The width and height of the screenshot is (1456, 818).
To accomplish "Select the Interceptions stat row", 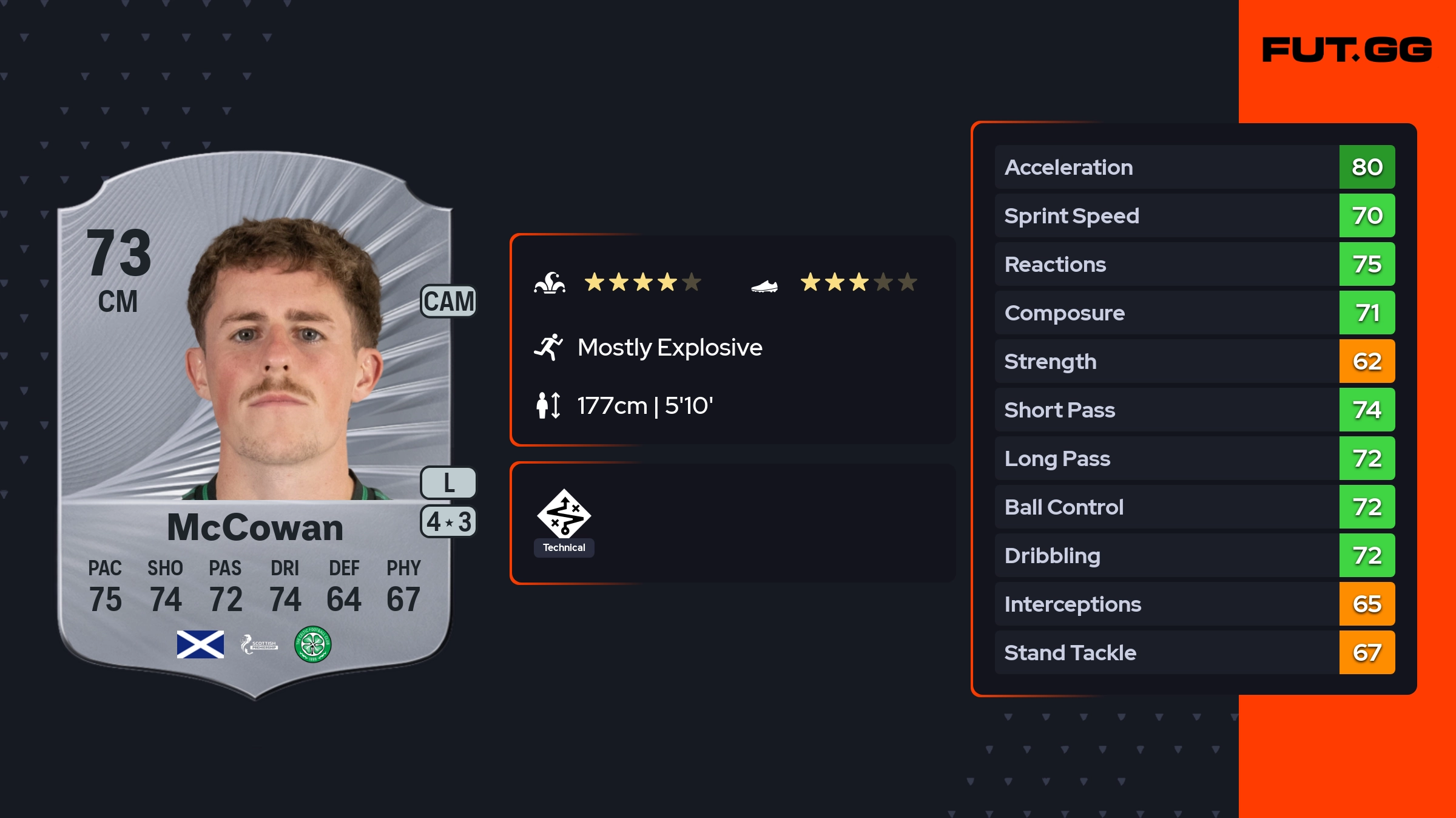I will pyautogui.click(x=1194, y=604).
